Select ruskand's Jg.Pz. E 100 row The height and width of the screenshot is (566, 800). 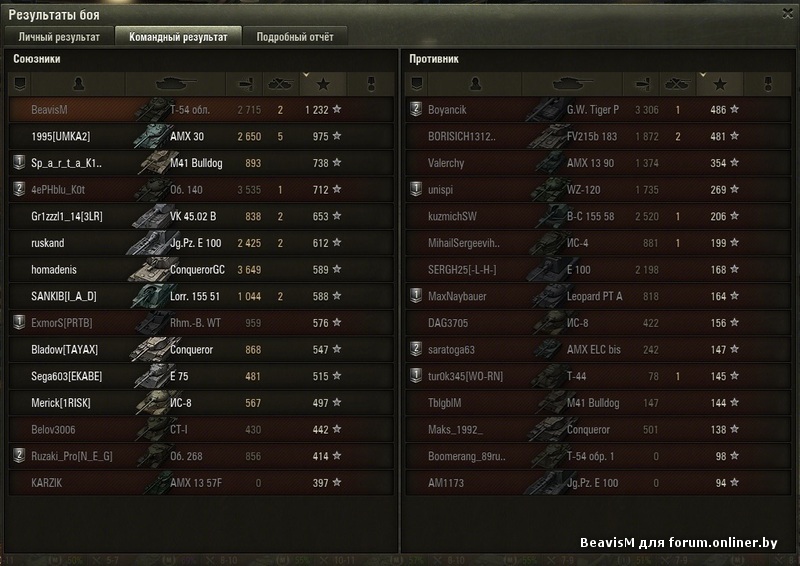coord(198,242)
